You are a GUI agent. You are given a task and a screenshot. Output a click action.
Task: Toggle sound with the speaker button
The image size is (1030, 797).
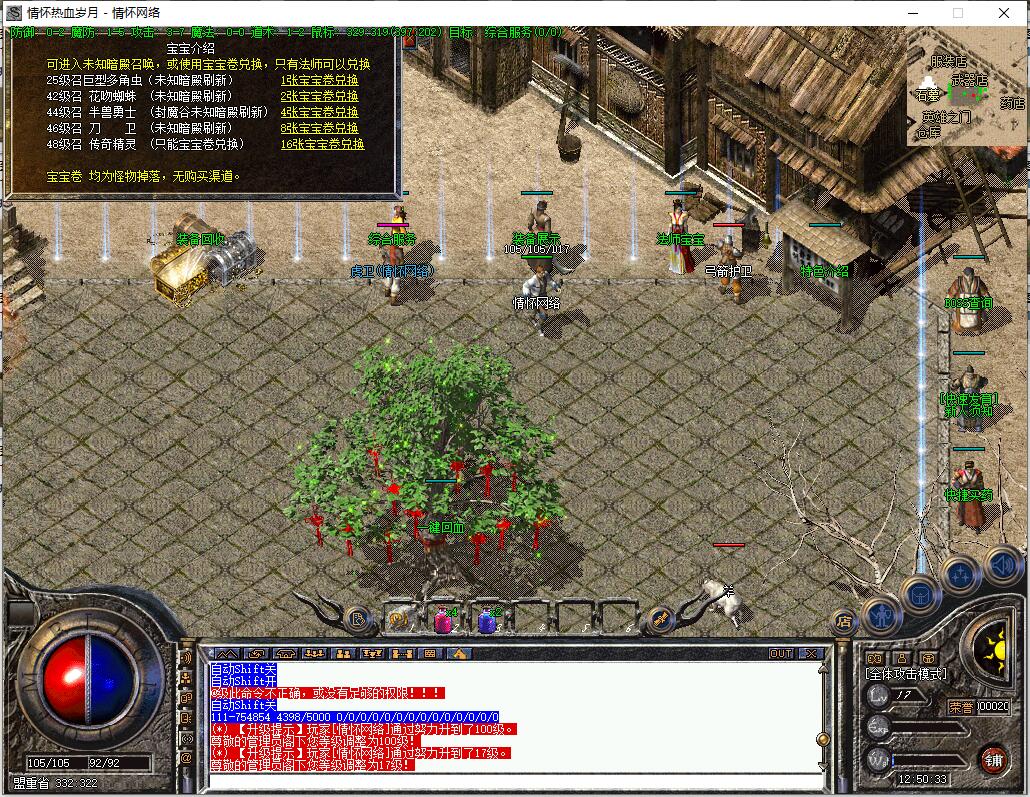1002,566
